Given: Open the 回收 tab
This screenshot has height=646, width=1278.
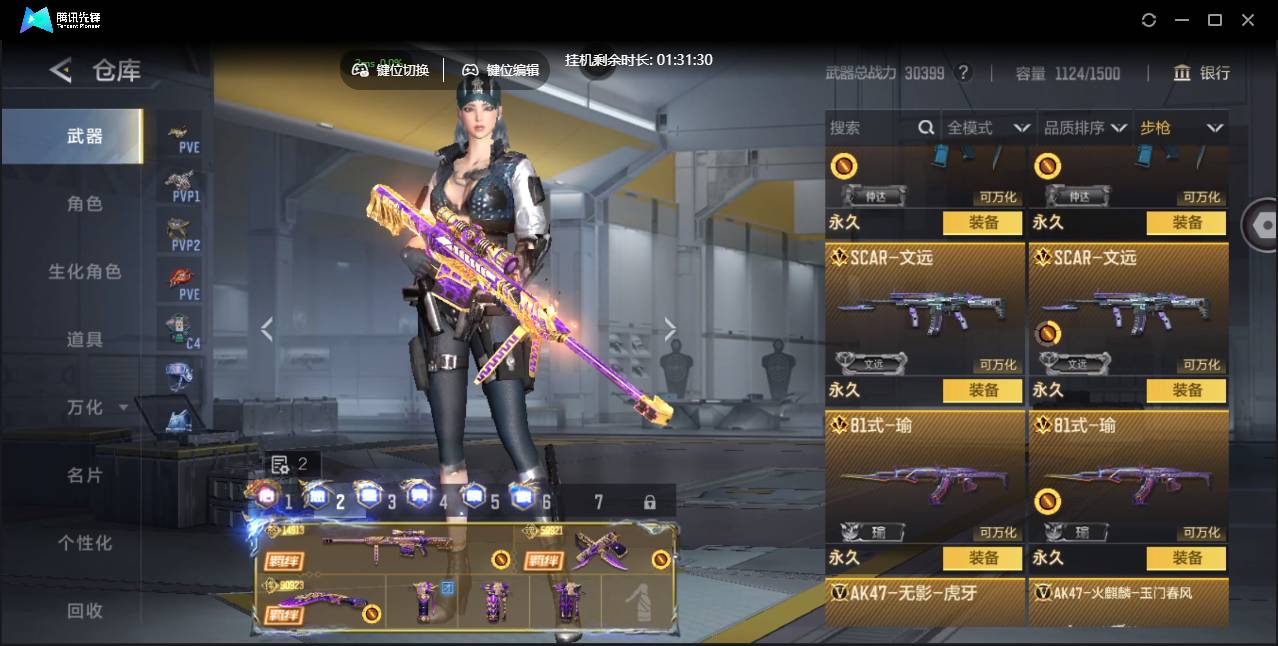Looking at the screenshot, I should click(85, 610).
